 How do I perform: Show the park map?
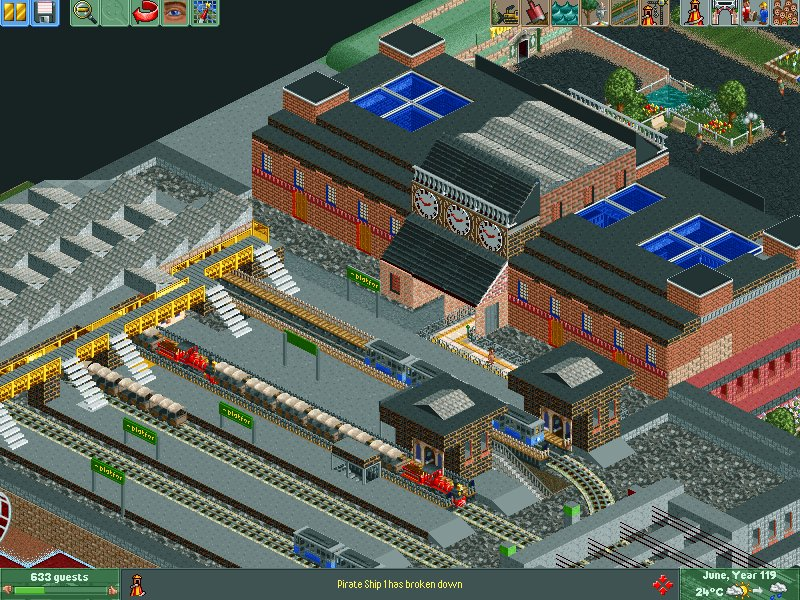point(205,13)
